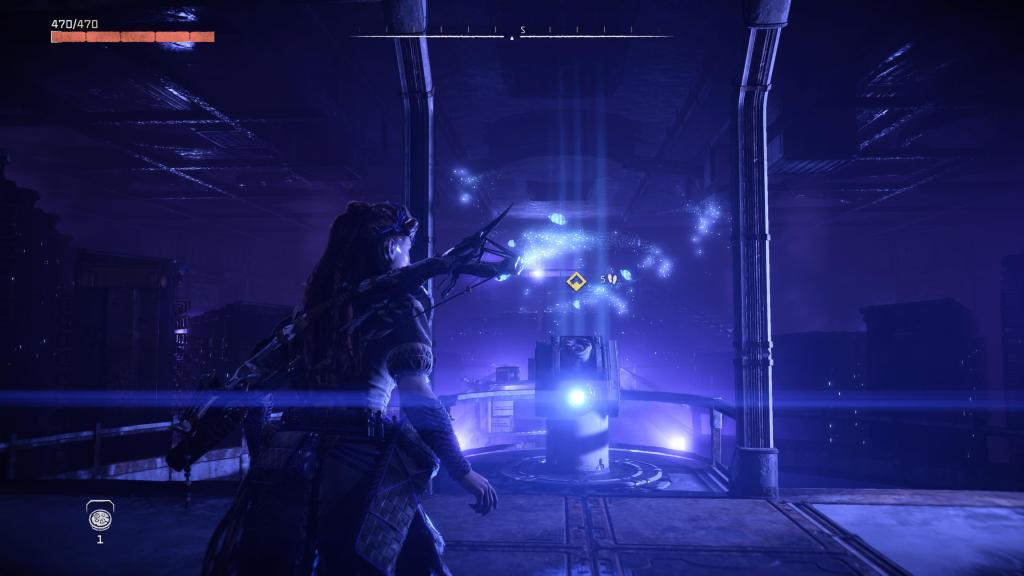Select the yellow diamond quest objective marker

click(x=575, y=281)
